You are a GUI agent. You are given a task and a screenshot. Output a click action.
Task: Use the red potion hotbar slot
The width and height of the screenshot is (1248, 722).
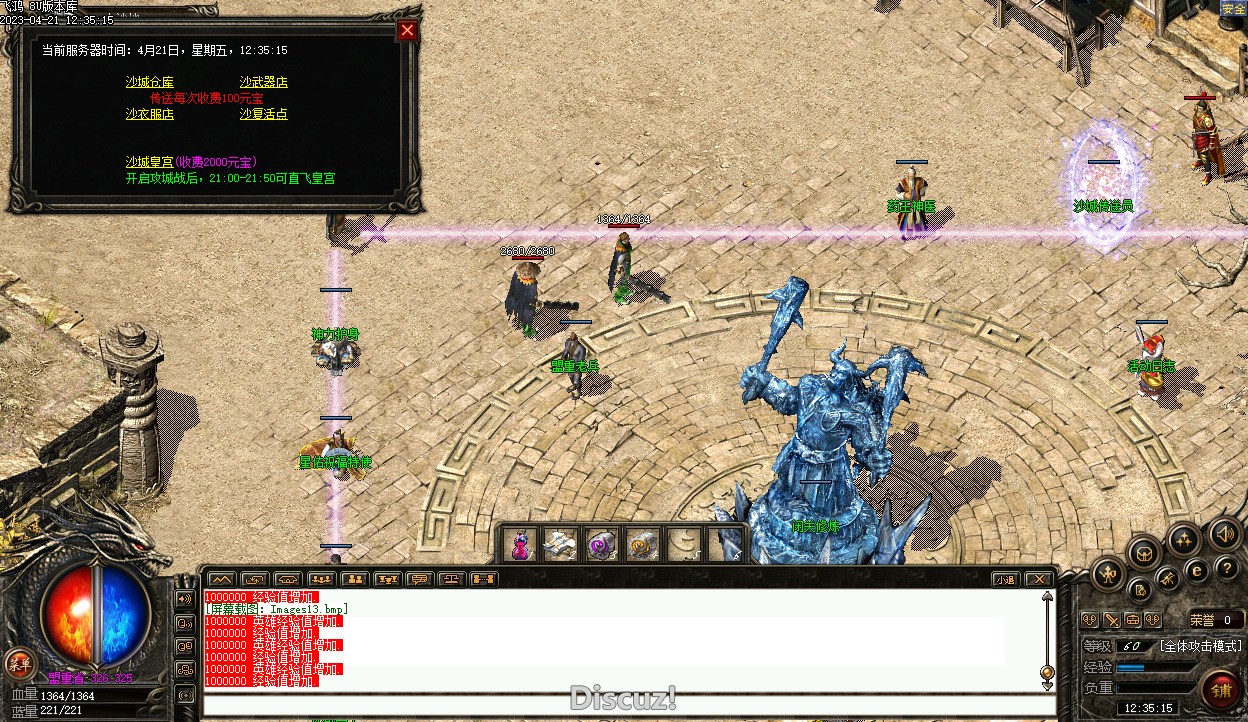[519, 545]
